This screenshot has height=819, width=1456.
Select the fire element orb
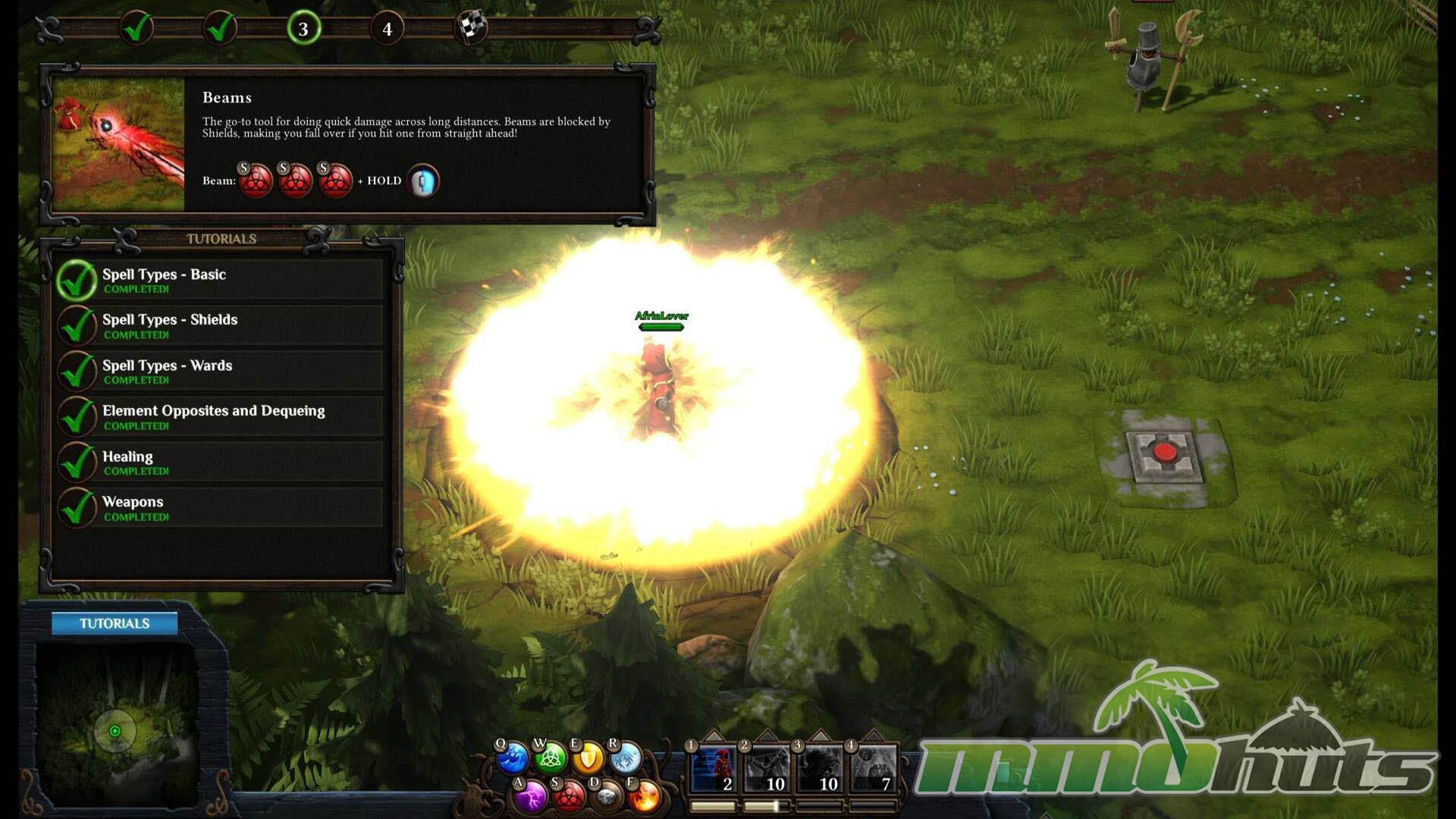[645, 796]
